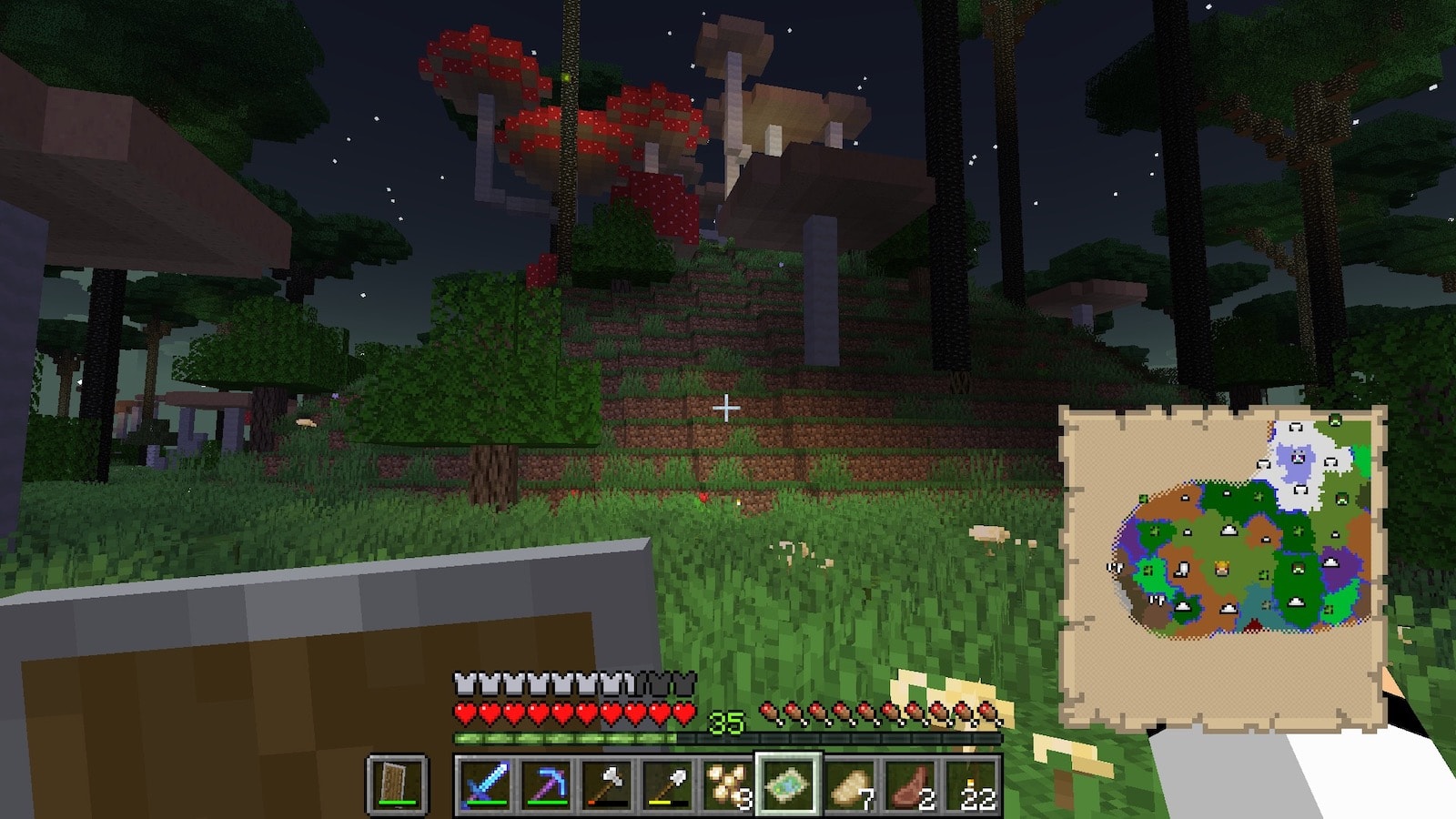The width and height of the screenshot is (1456, 819).
Task: Choose the iron axe in the hotbar
Action: pyautogui.click(x=605, y=784)
